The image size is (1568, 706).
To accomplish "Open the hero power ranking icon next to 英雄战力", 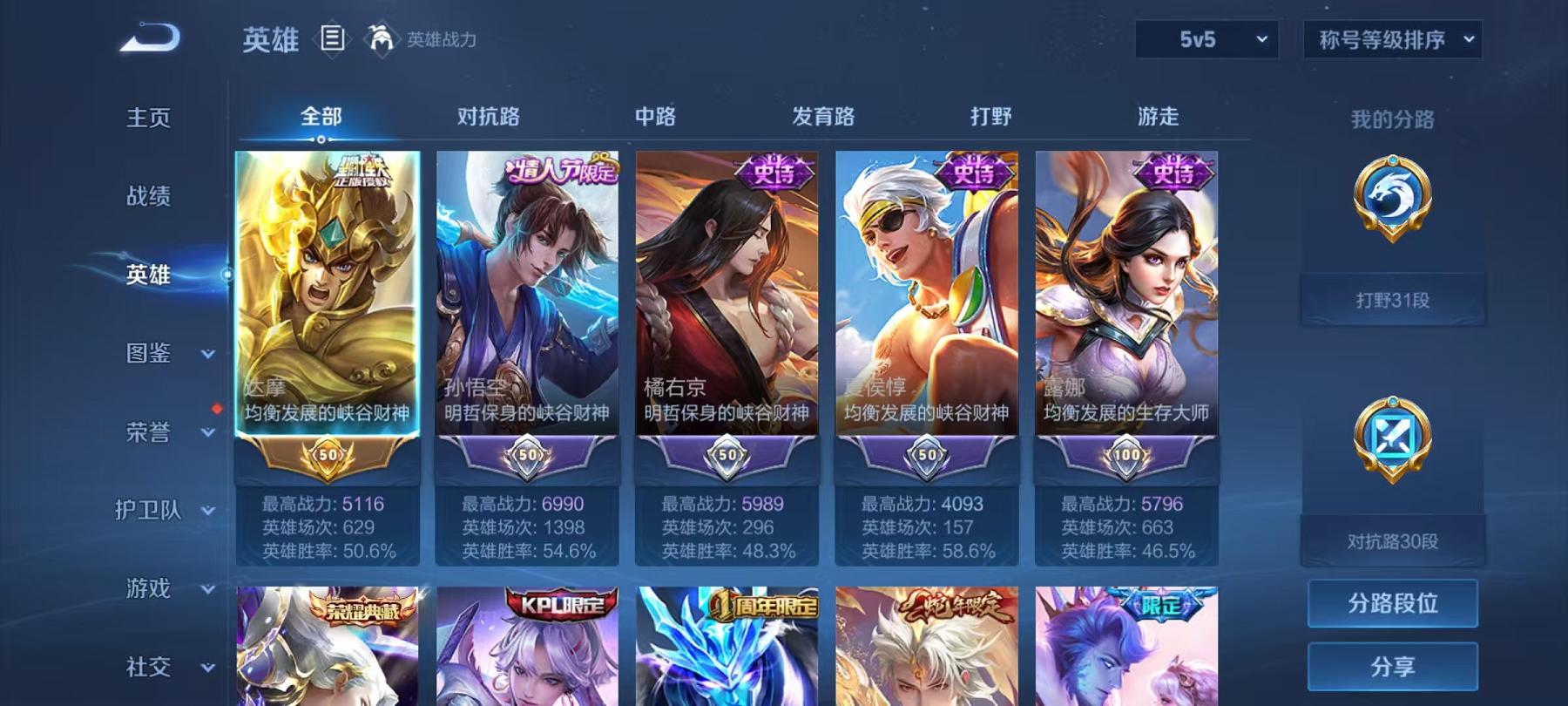I will click(378, 37).
